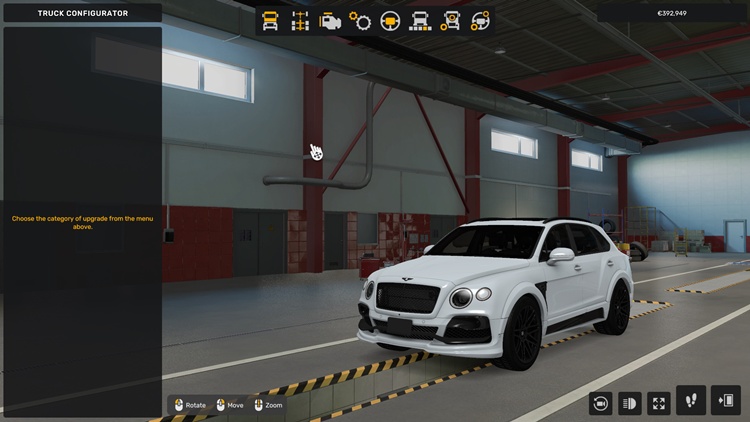Toggle fullscreen view with the arrows icon
The width and height of the screenshot is (750, 422).
659,403
